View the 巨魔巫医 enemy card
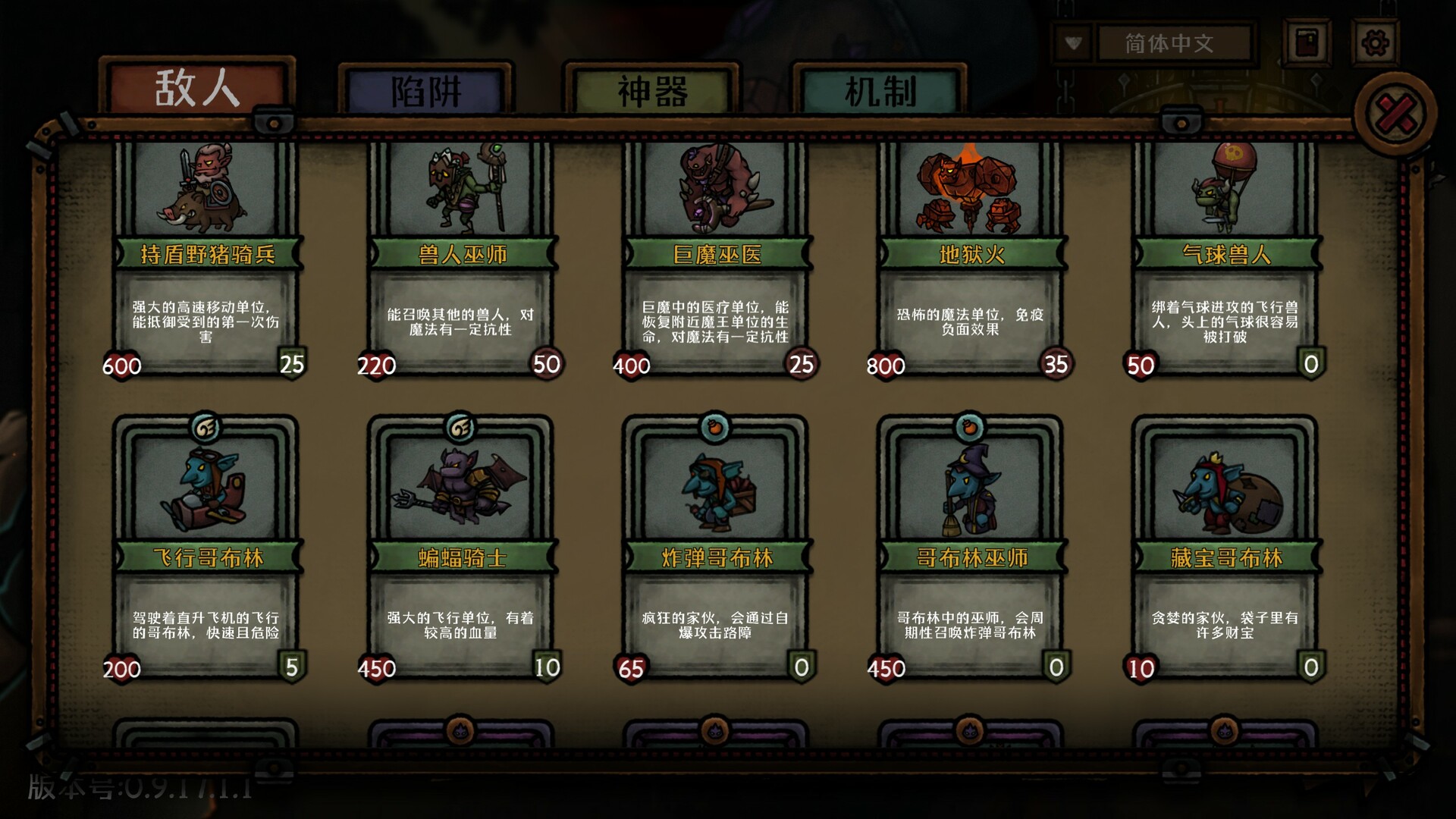The height and width of the screenshot is (819, 1456). [x=716, y=258]
